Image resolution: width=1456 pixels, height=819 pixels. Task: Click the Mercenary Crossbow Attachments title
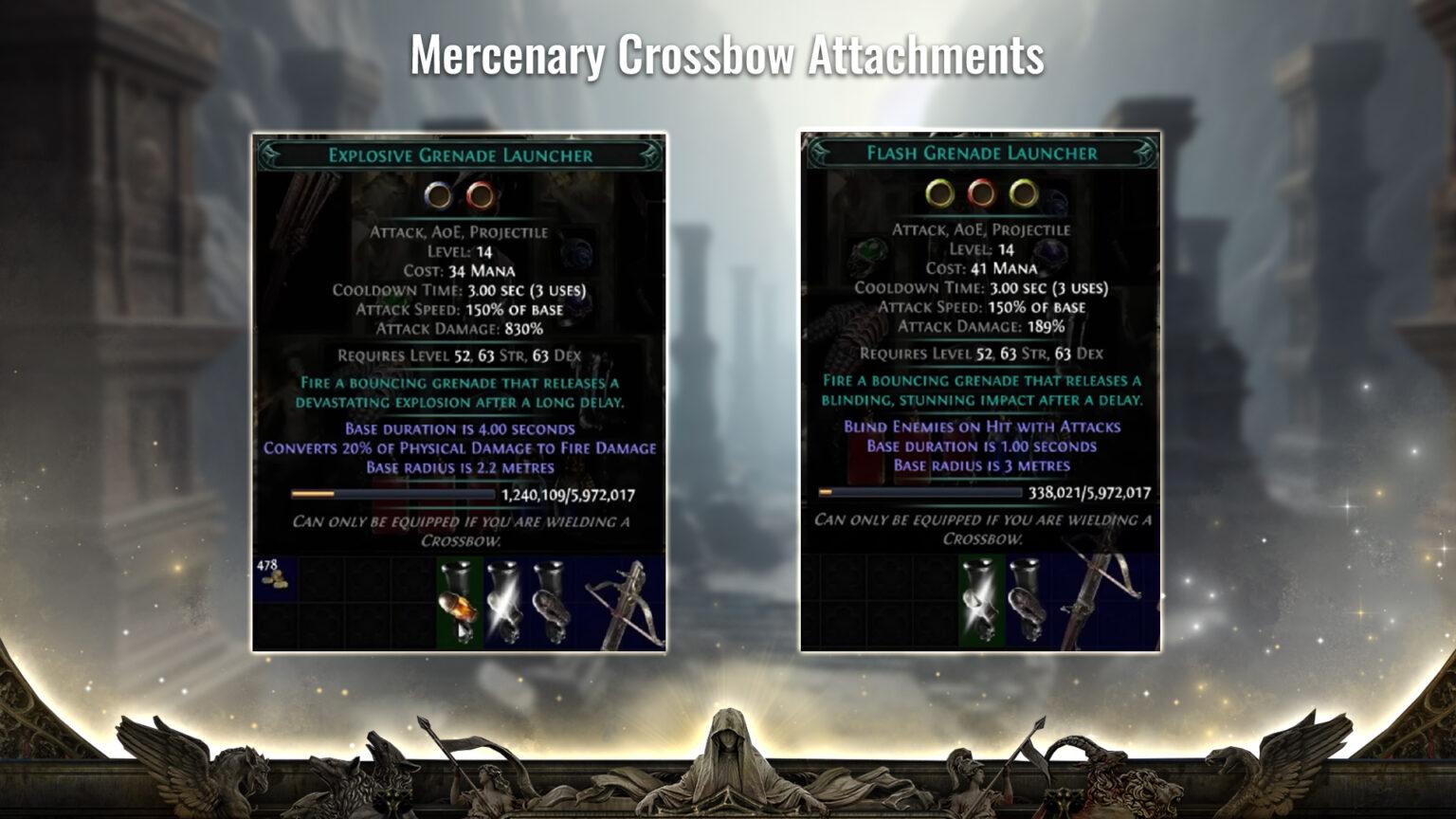[x=727, y=57]
